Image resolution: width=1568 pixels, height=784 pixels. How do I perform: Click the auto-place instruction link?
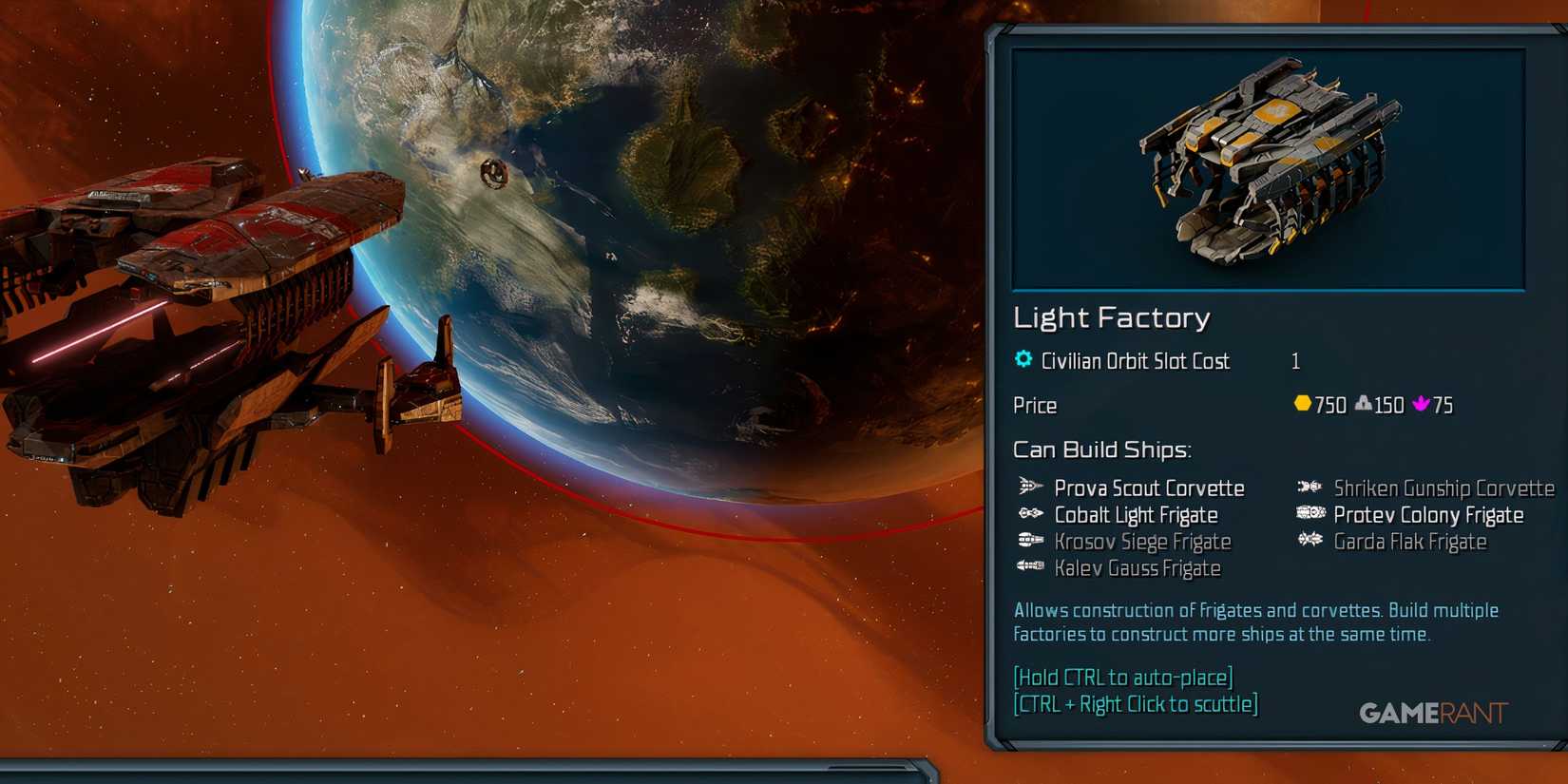[x=1121, y=677]
